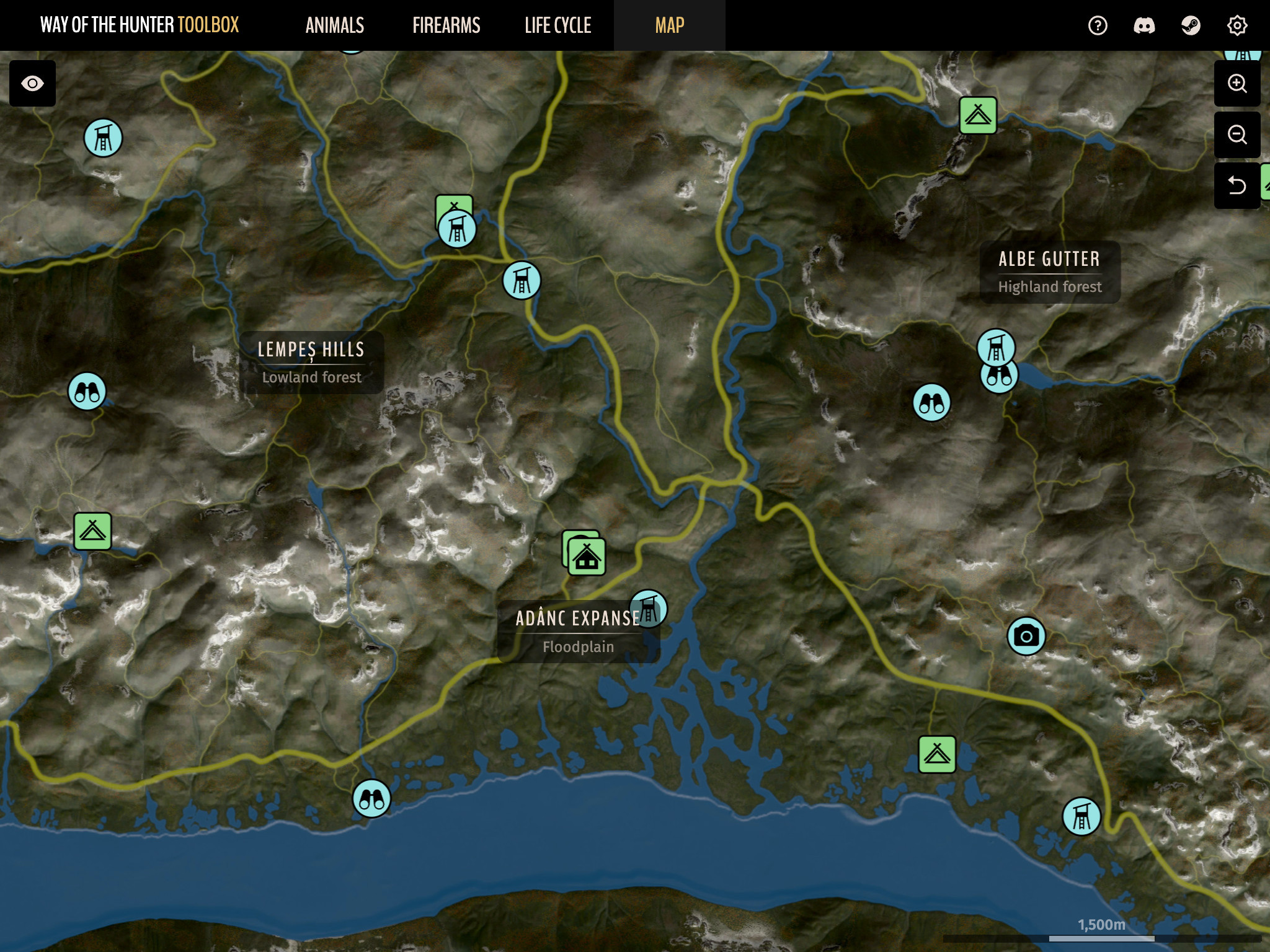Select the Life Cycle tab
The image size is (1270, 952).
tap(557, 25)
